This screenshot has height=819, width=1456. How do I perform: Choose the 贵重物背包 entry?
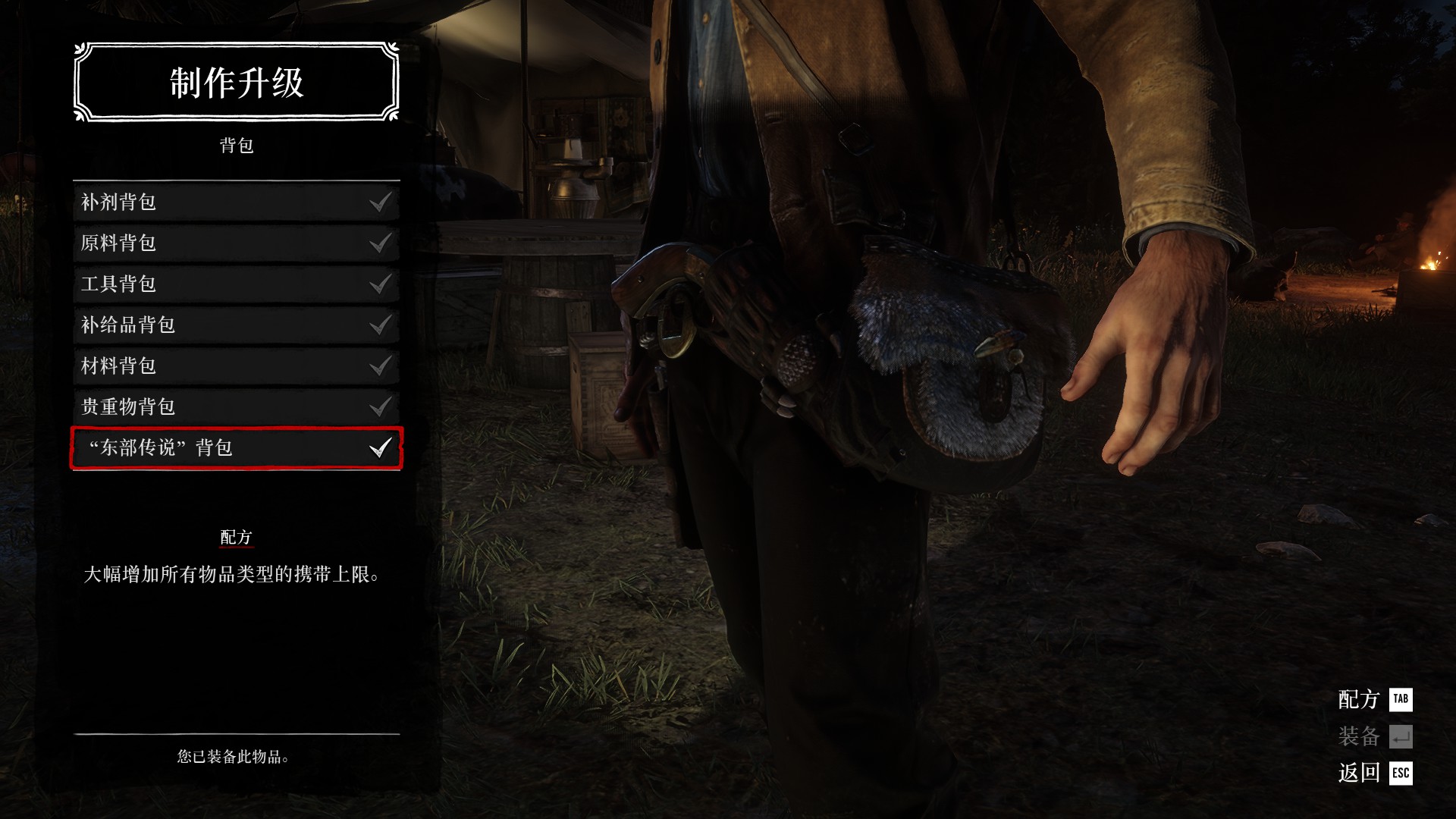click(236, 406)
